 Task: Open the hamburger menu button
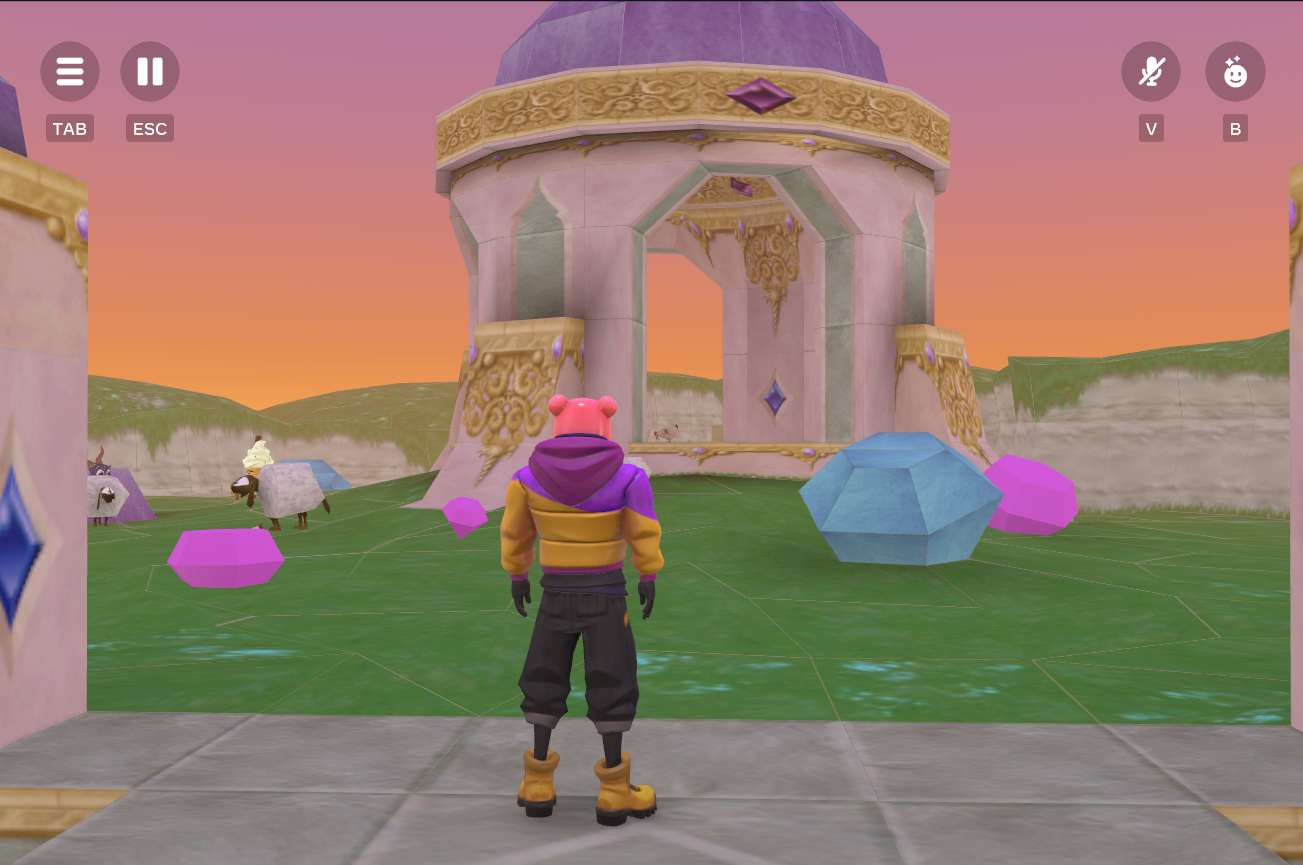[x=70, y=72]
